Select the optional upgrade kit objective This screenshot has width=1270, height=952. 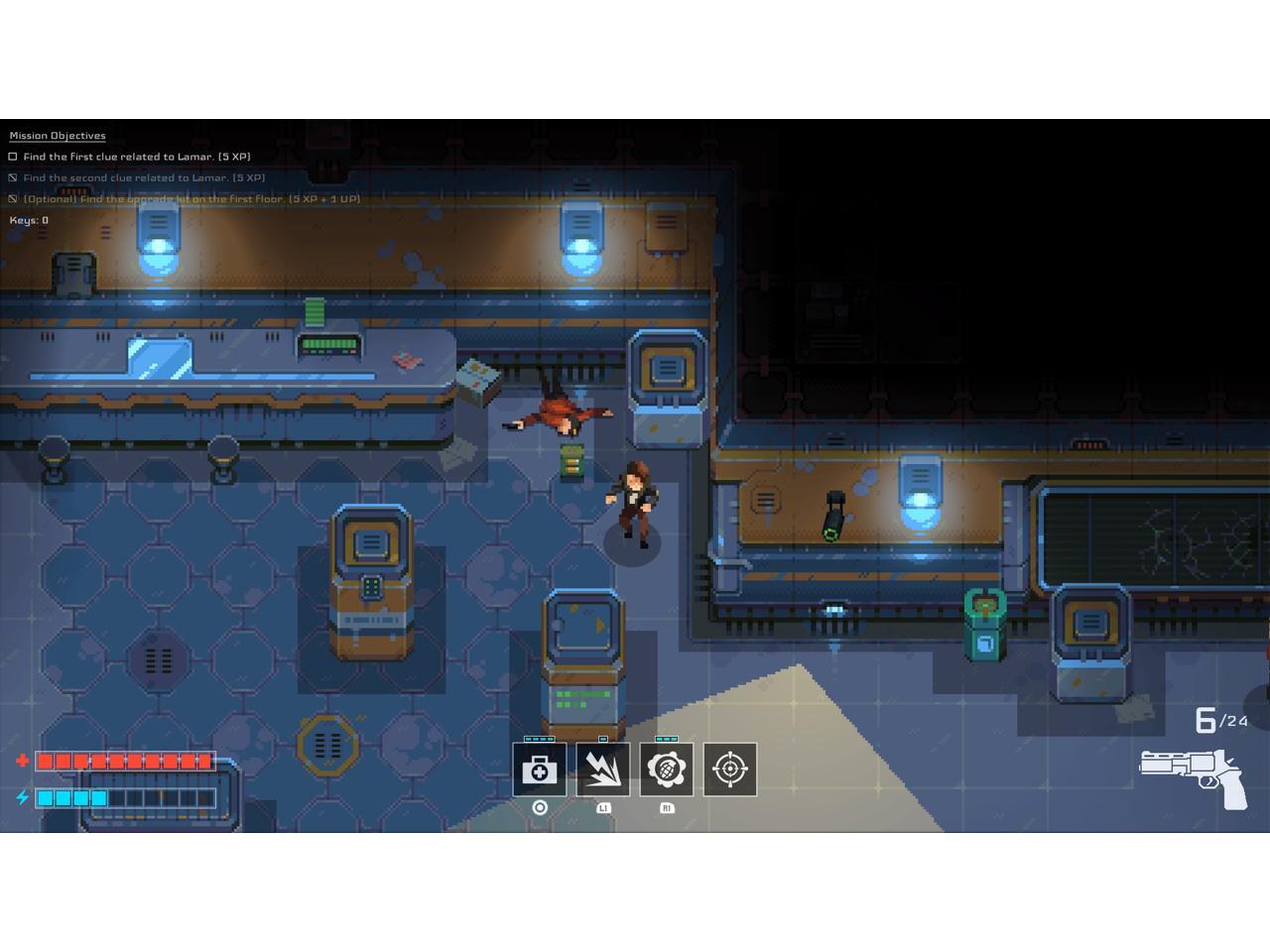(190, 199)
